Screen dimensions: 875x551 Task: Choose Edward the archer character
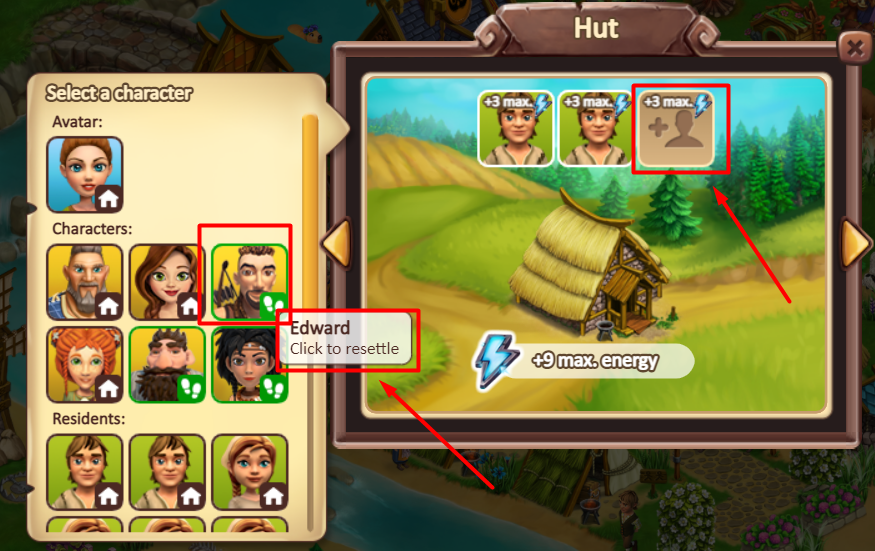tap(249, 281)
